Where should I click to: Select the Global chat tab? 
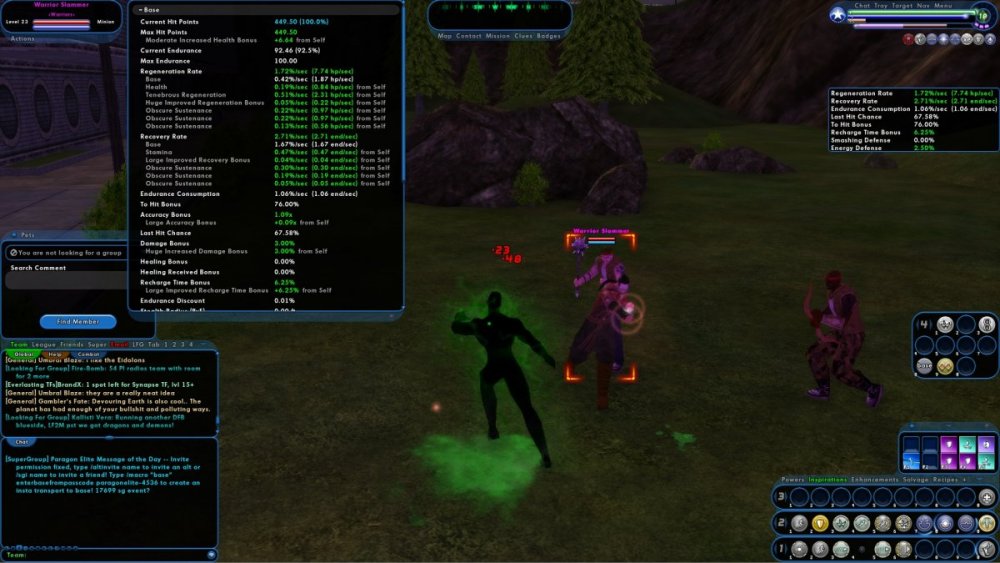pos(23,354)
